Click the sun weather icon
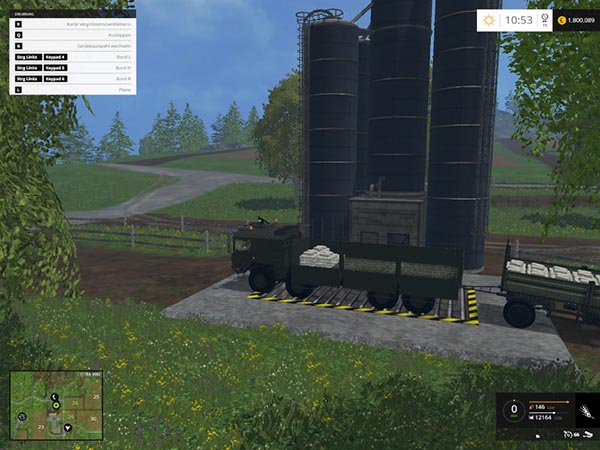Image resolution: width=600 pixels, height=450 pixels. click(489, 19)
